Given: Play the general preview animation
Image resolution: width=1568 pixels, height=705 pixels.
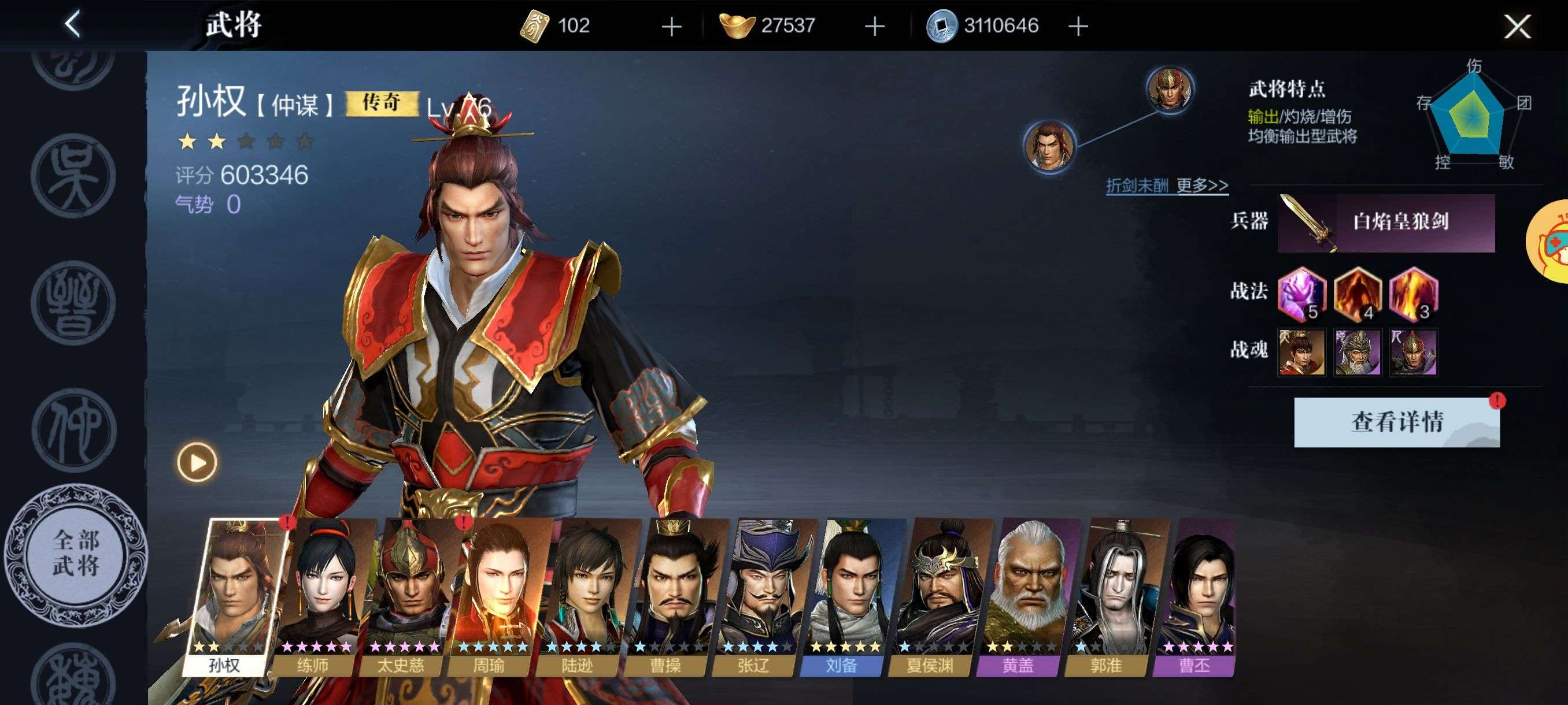Looking at the screenshot, I should click(197, 462).
